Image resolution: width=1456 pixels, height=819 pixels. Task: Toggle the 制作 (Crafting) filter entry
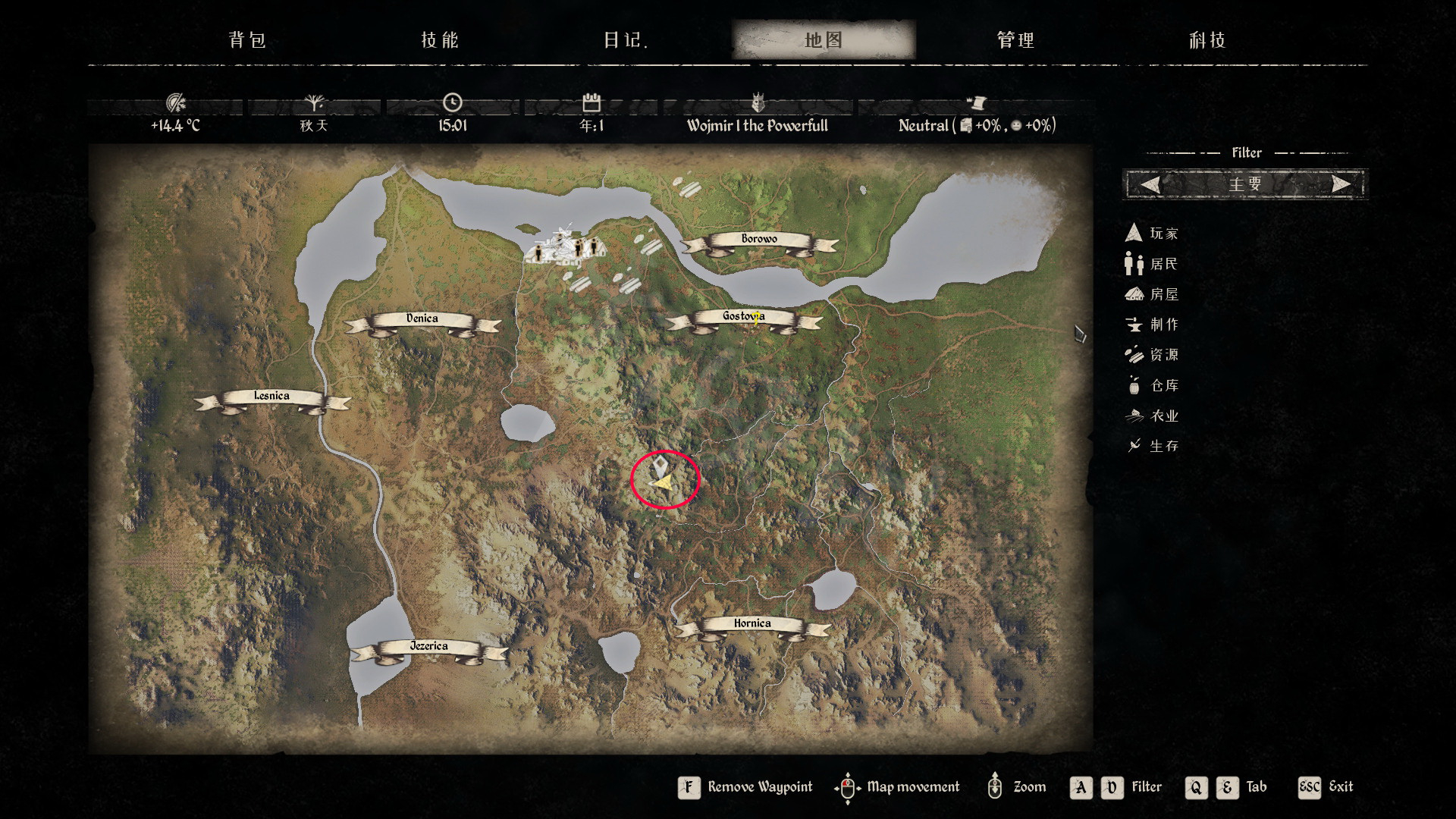(x=1153, y=325)
